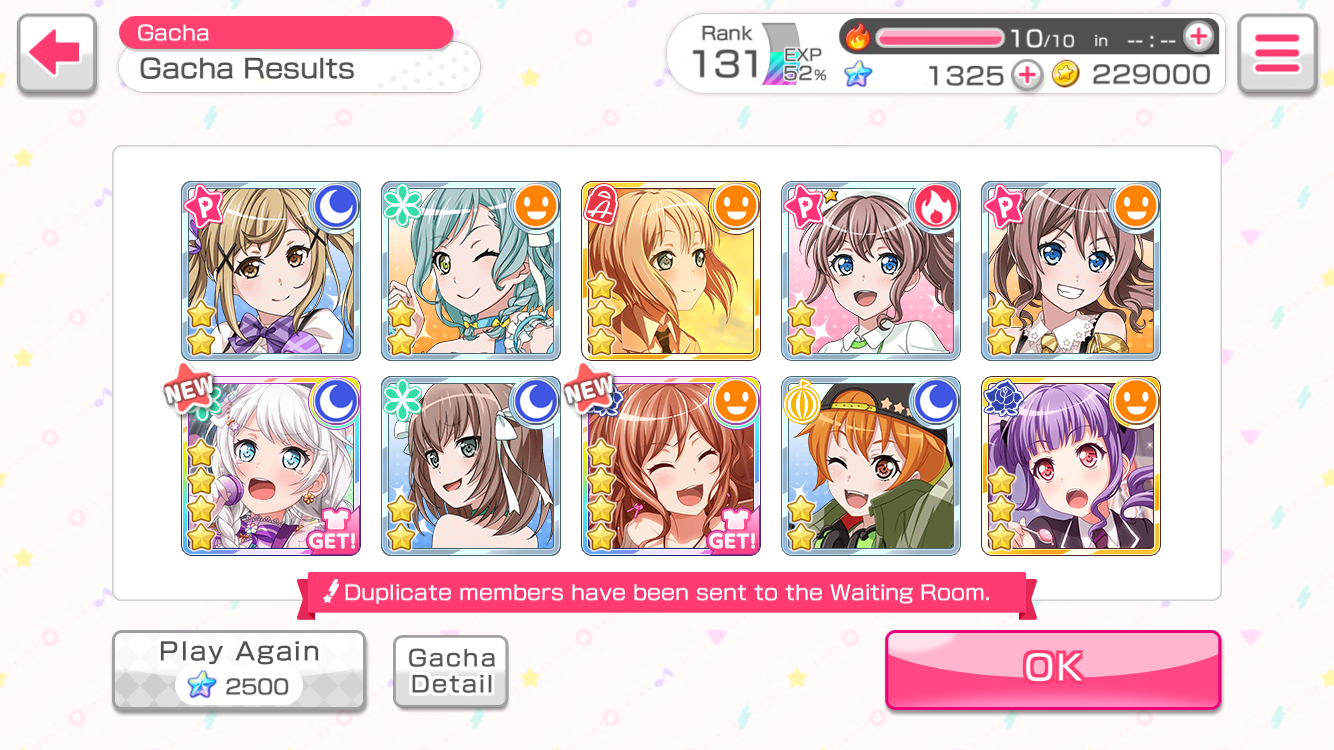The height and width of the screenshot is (750, 1334).
Task: Choose the orange-haired girl in a cap card
Action: coord(871,466)
